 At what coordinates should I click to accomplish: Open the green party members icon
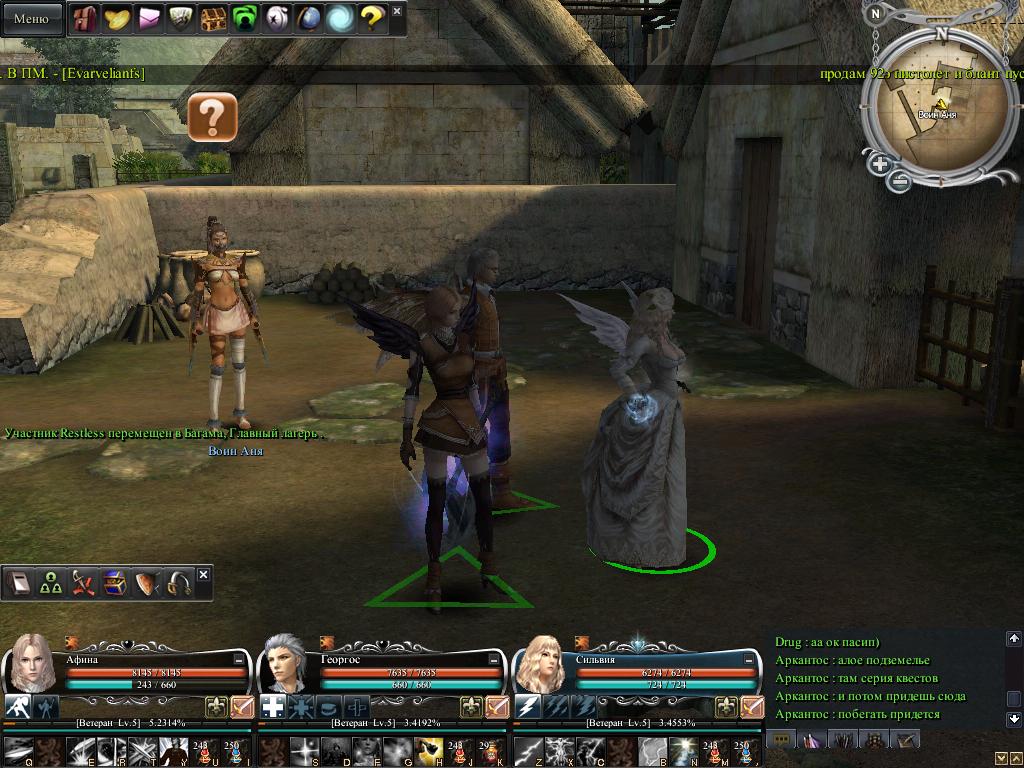tap(50, 583)
